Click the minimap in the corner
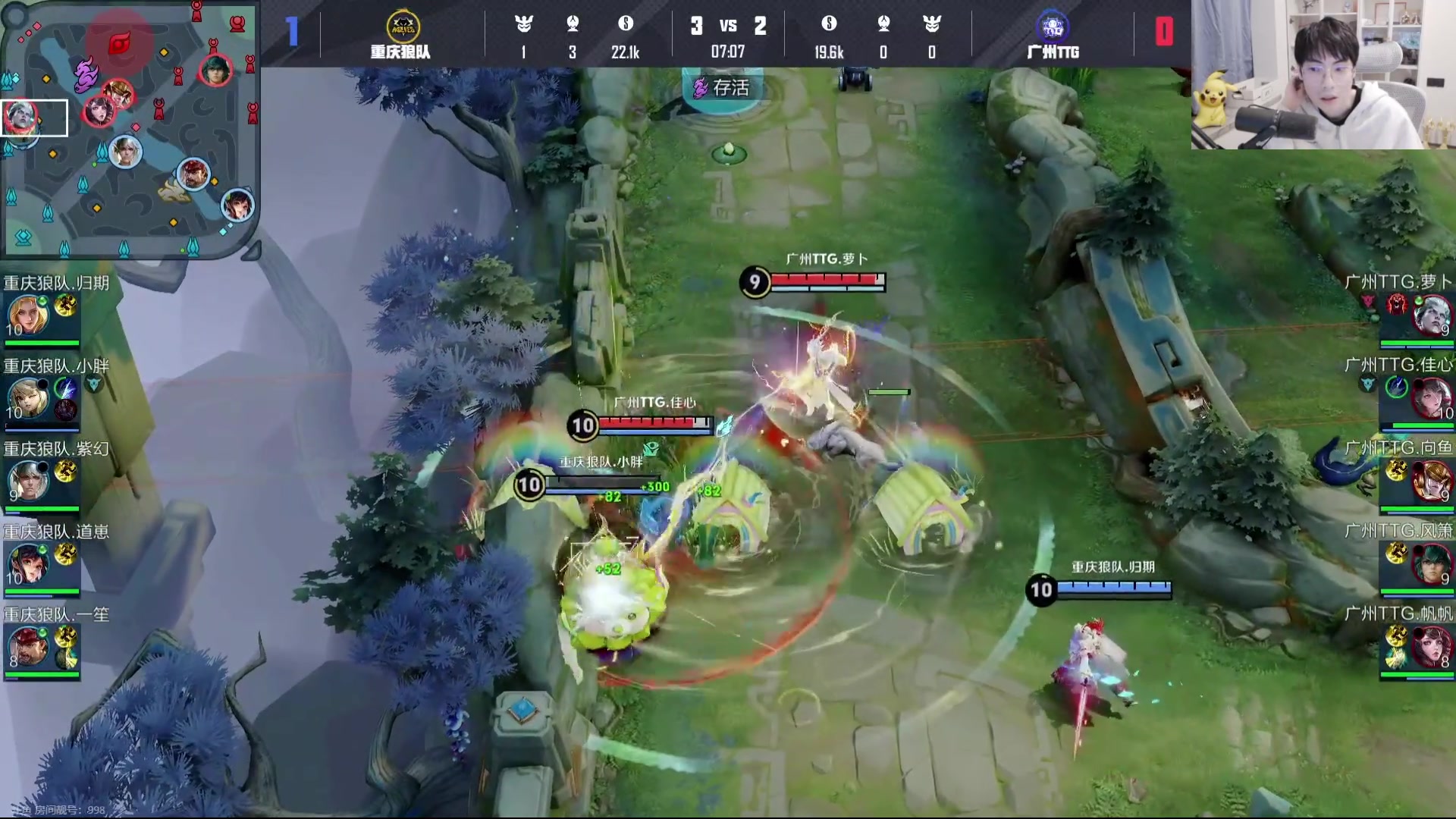This screenshot has height=819, width=1456. click(x=129, y=129)
